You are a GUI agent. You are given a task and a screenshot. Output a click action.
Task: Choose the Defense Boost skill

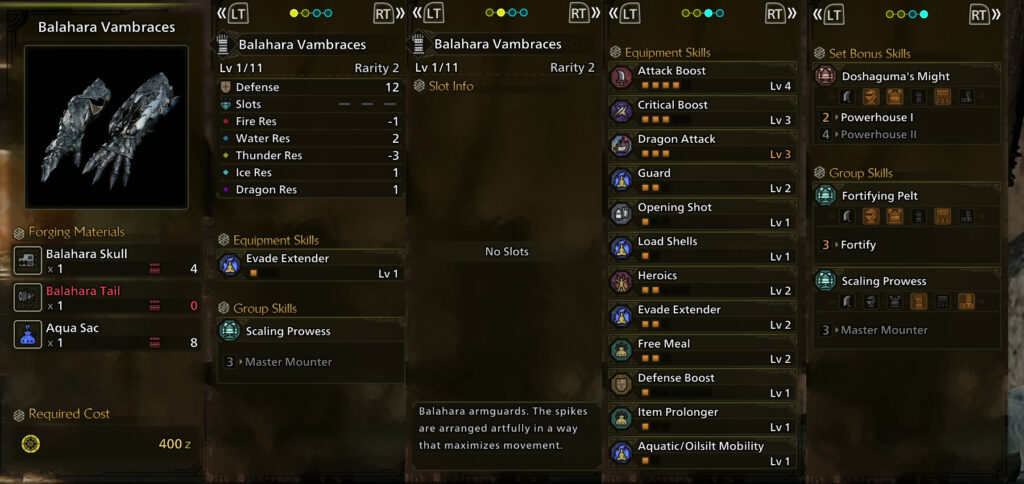tap(703, 385)
